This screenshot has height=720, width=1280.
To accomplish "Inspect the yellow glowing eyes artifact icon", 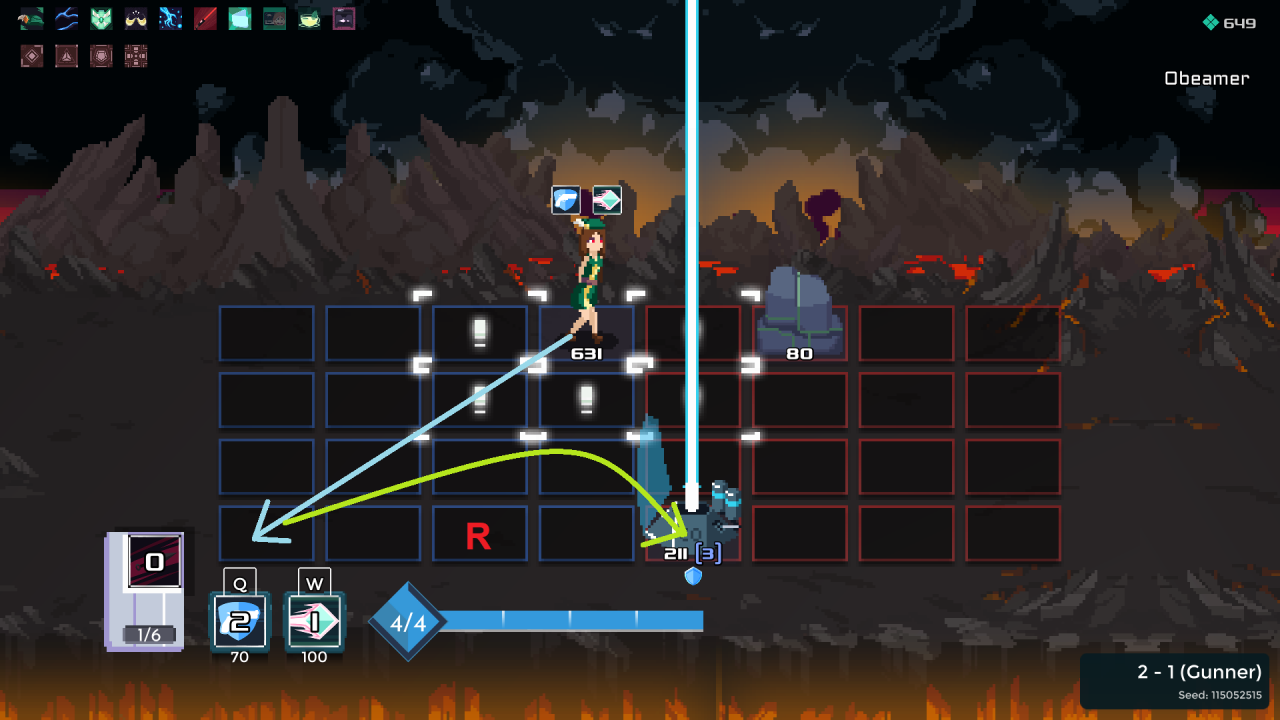I will point(136,18).
